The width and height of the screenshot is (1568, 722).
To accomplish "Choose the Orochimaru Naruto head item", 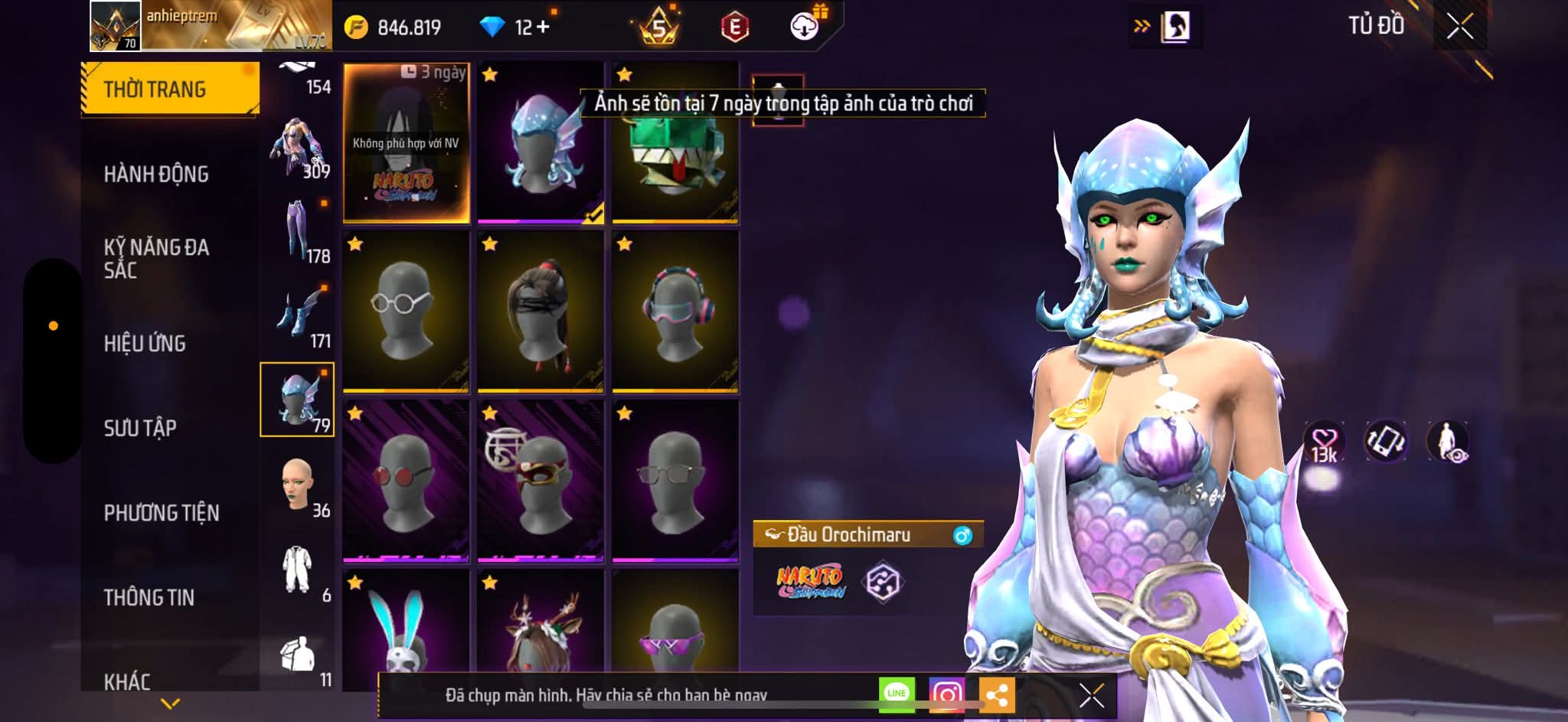I will click(x=406, y=144).
